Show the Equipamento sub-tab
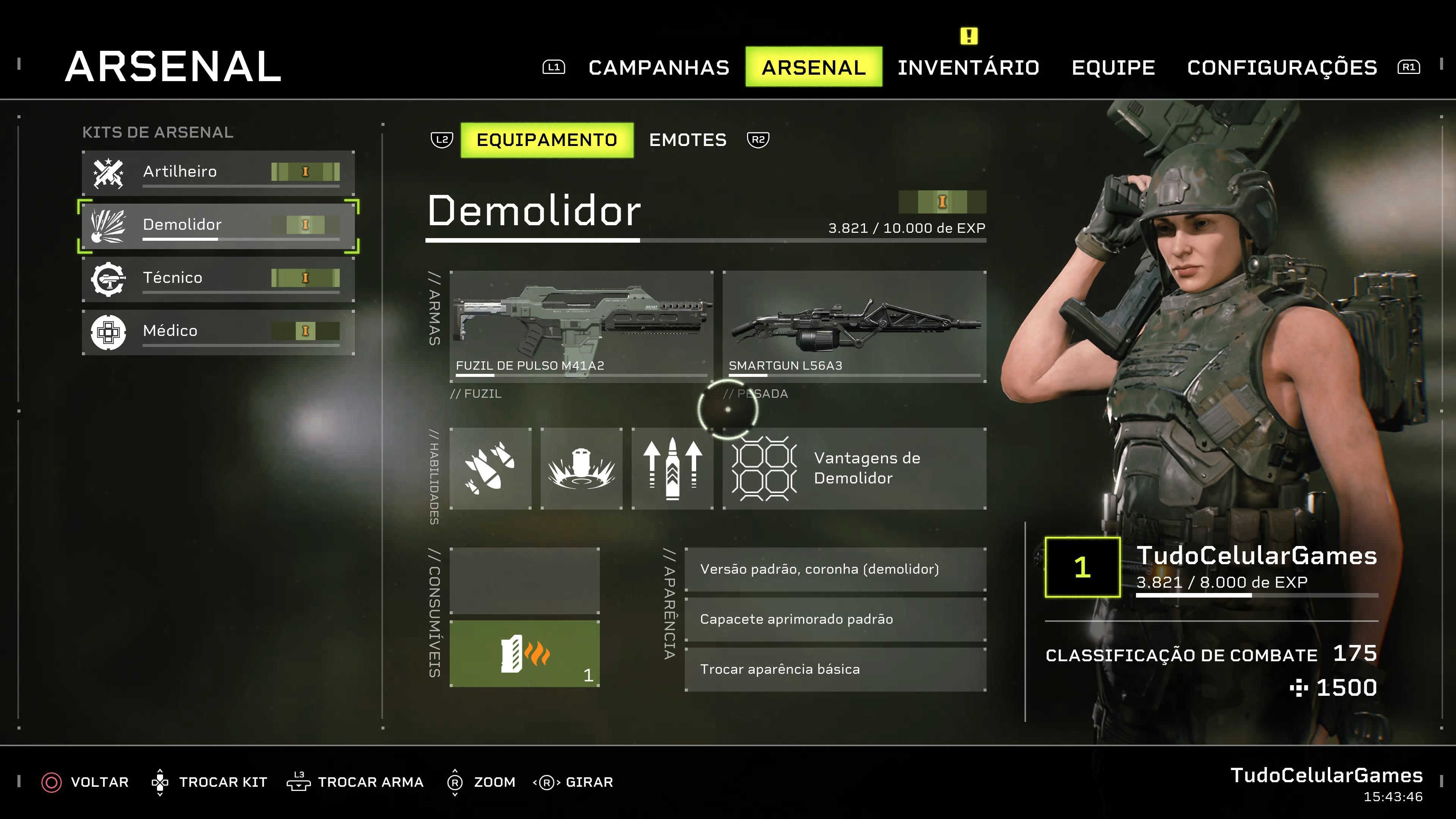The height and width of the screenshot is (819, 1456). pos(546,140)
